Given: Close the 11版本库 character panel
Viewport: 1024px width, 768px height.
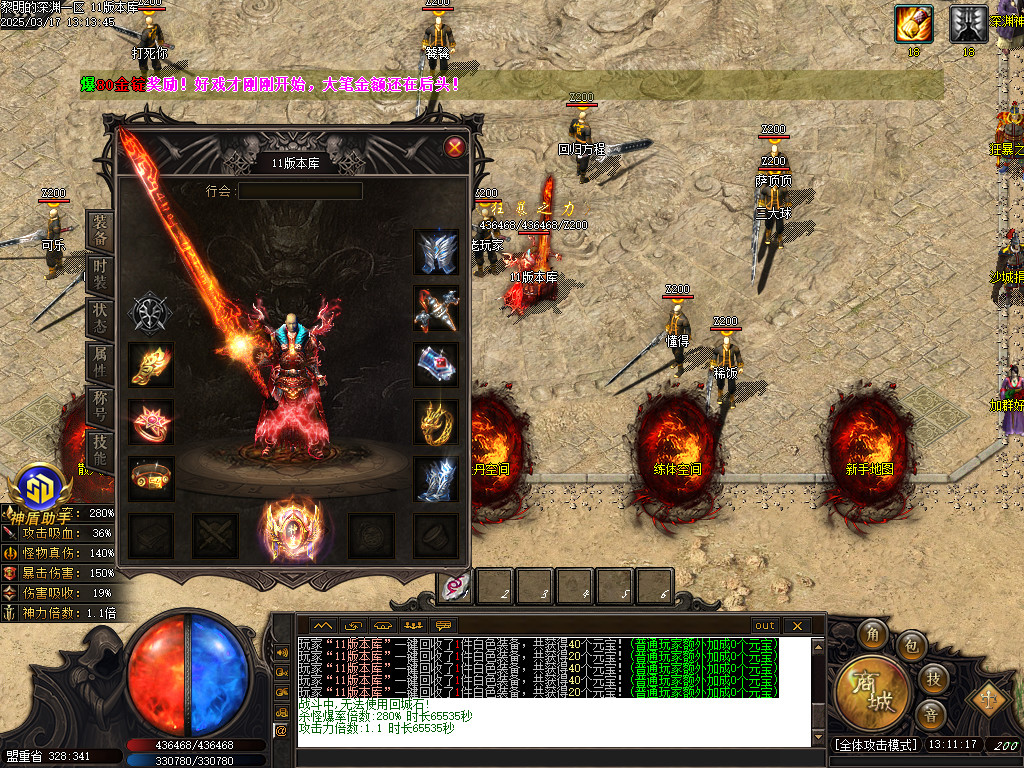Looking at the screenshot, I should [x=455, y=148].
